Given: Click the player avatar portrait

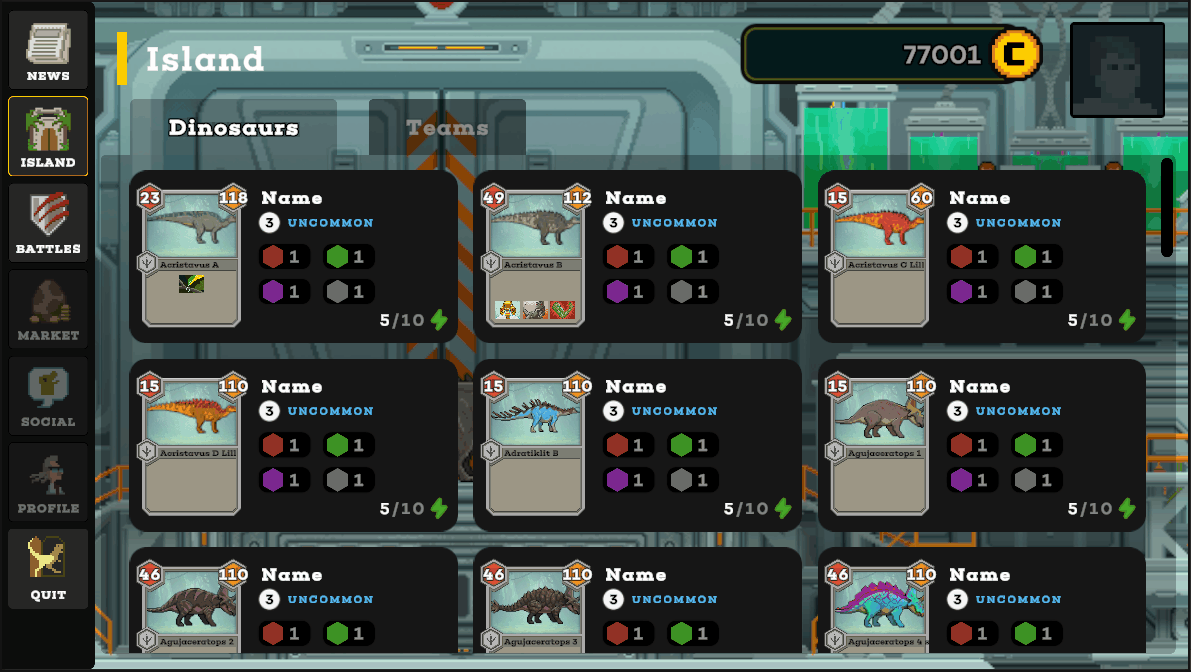Looking at the screenshot, I should [x=1117, y=70].
